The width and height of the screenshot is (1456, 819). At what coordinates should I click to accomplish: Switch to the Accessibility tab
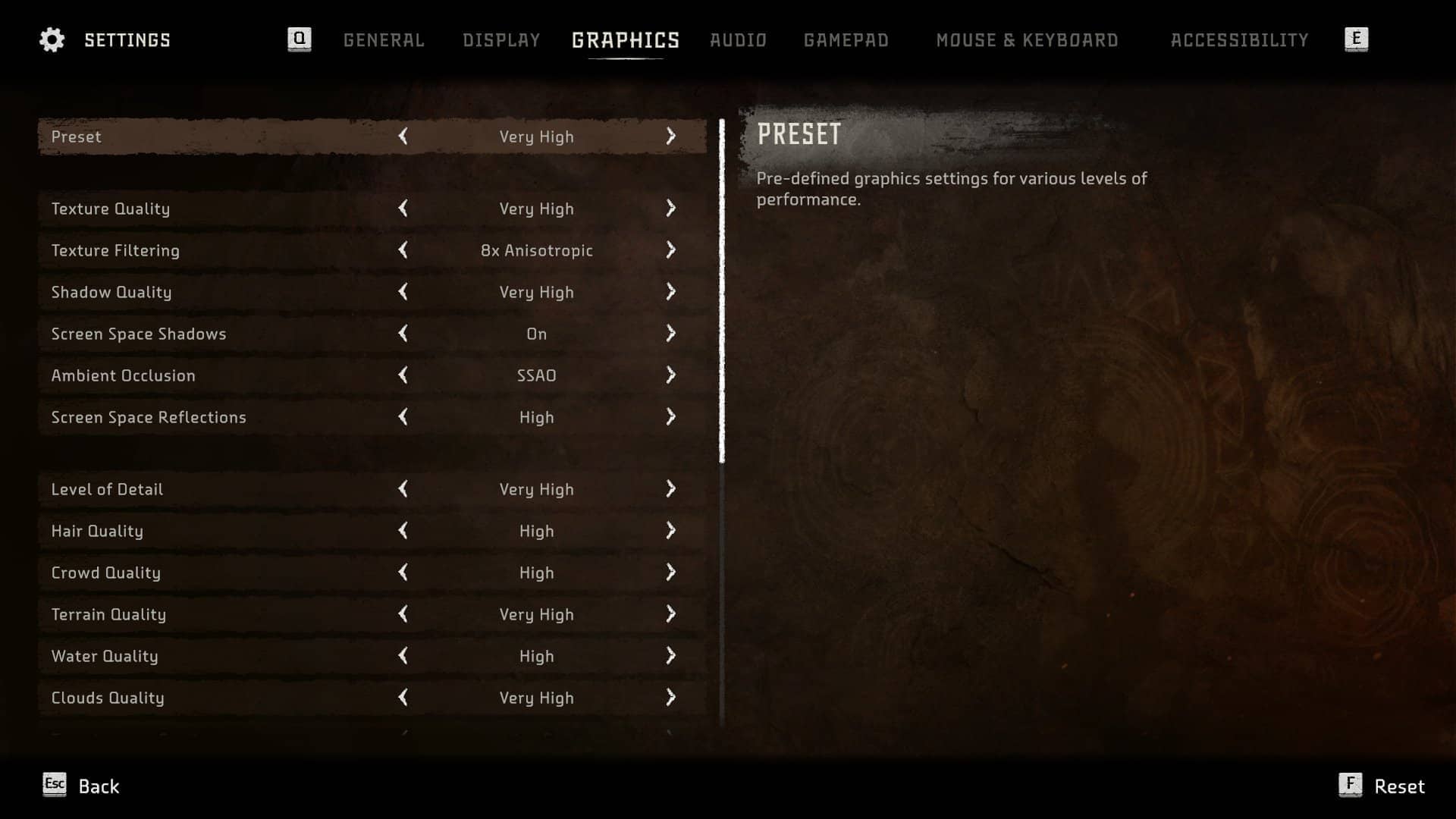1239,40
